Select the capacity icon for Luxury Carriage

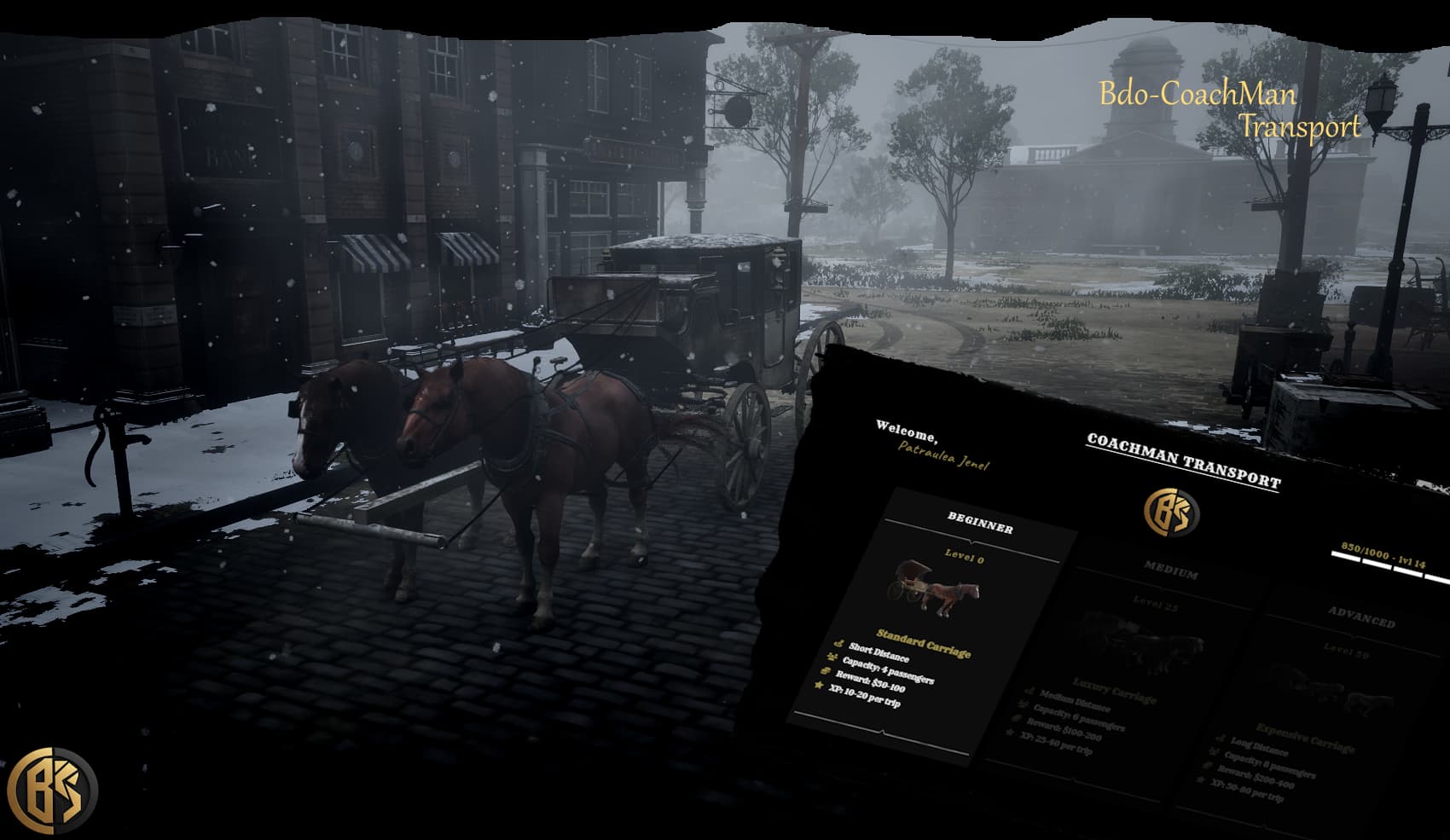click(x=1021, y=704)
